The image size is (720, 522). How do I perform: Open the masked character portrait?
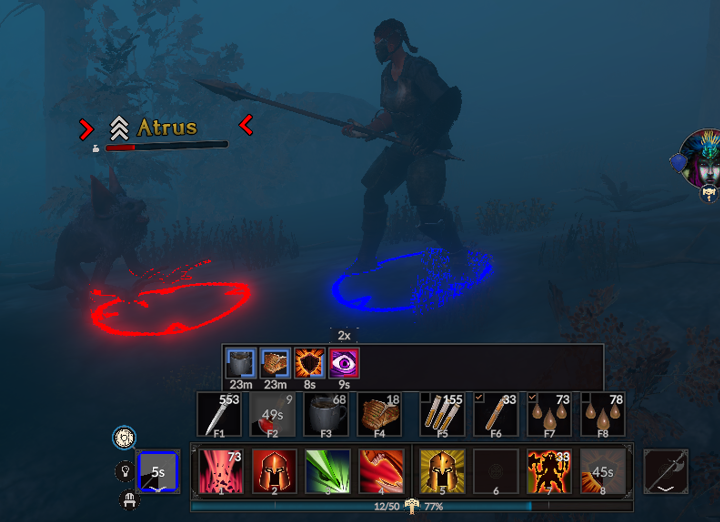(x=703, y=159)
